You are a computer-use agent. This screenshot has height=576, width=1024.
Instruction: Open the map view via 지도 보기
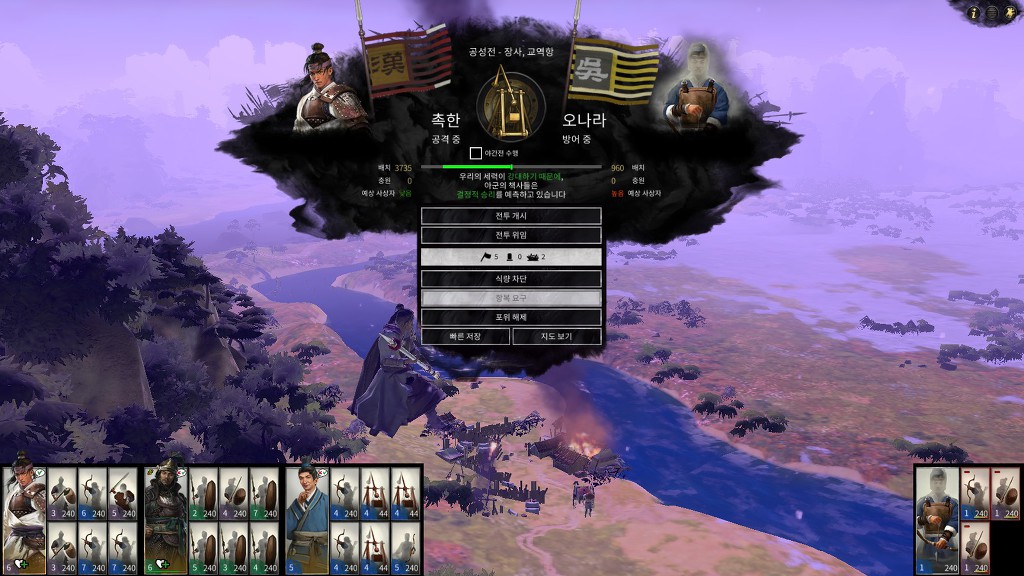click(557, 336)
